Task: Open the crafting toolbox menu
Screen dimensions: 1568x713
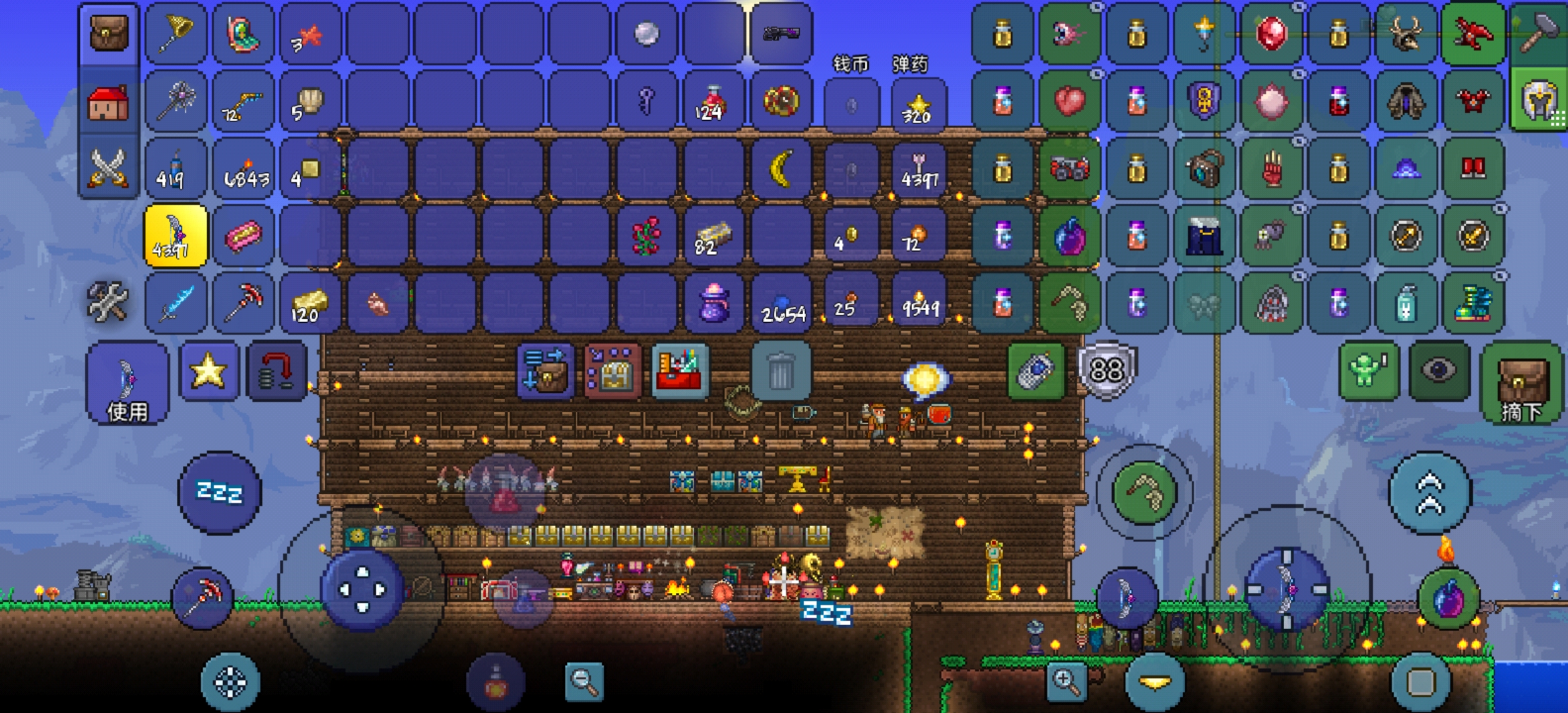Action: 680,371
